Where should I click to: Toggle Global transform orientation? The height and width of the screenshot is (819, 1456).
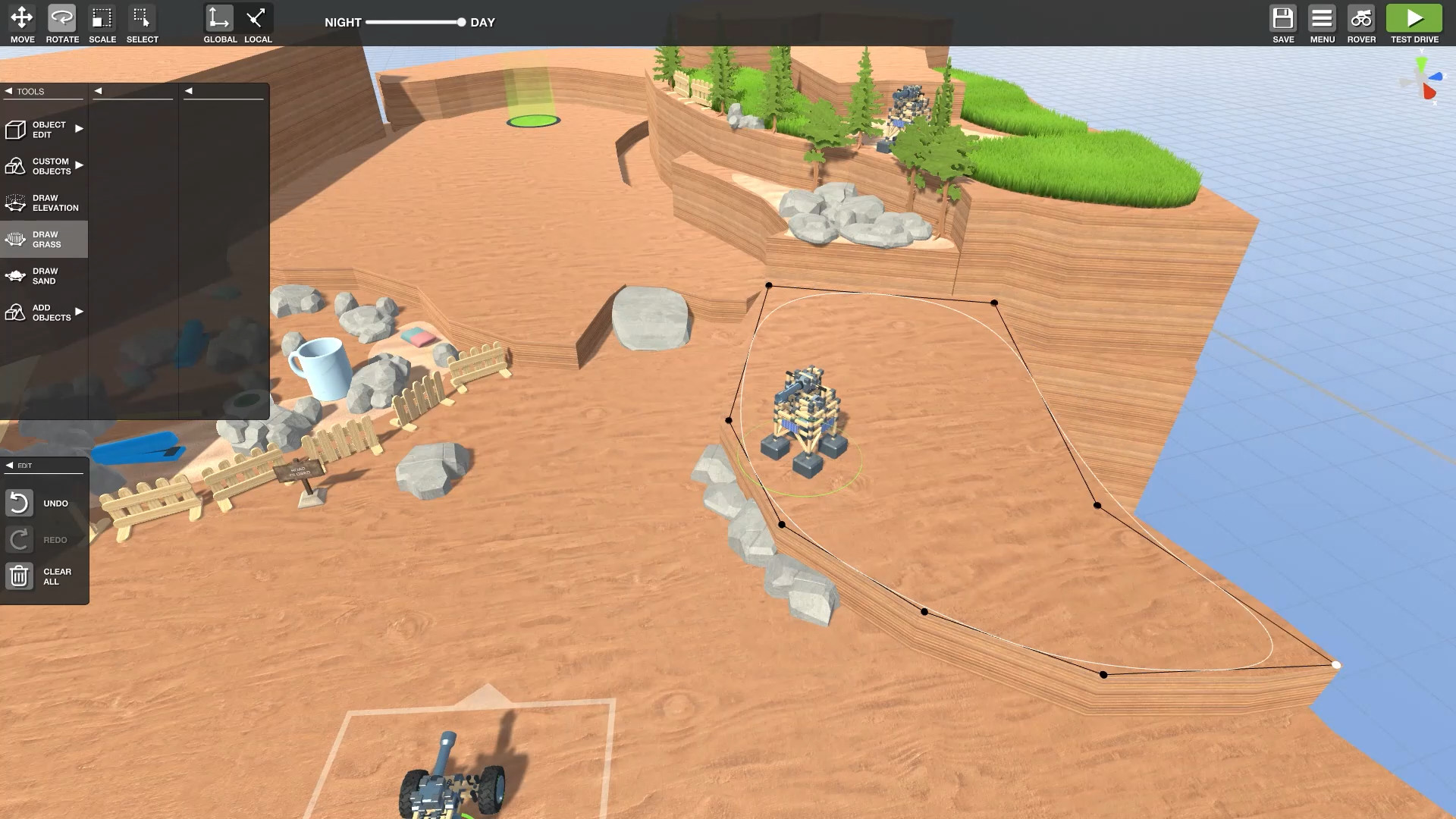[219, 19]
